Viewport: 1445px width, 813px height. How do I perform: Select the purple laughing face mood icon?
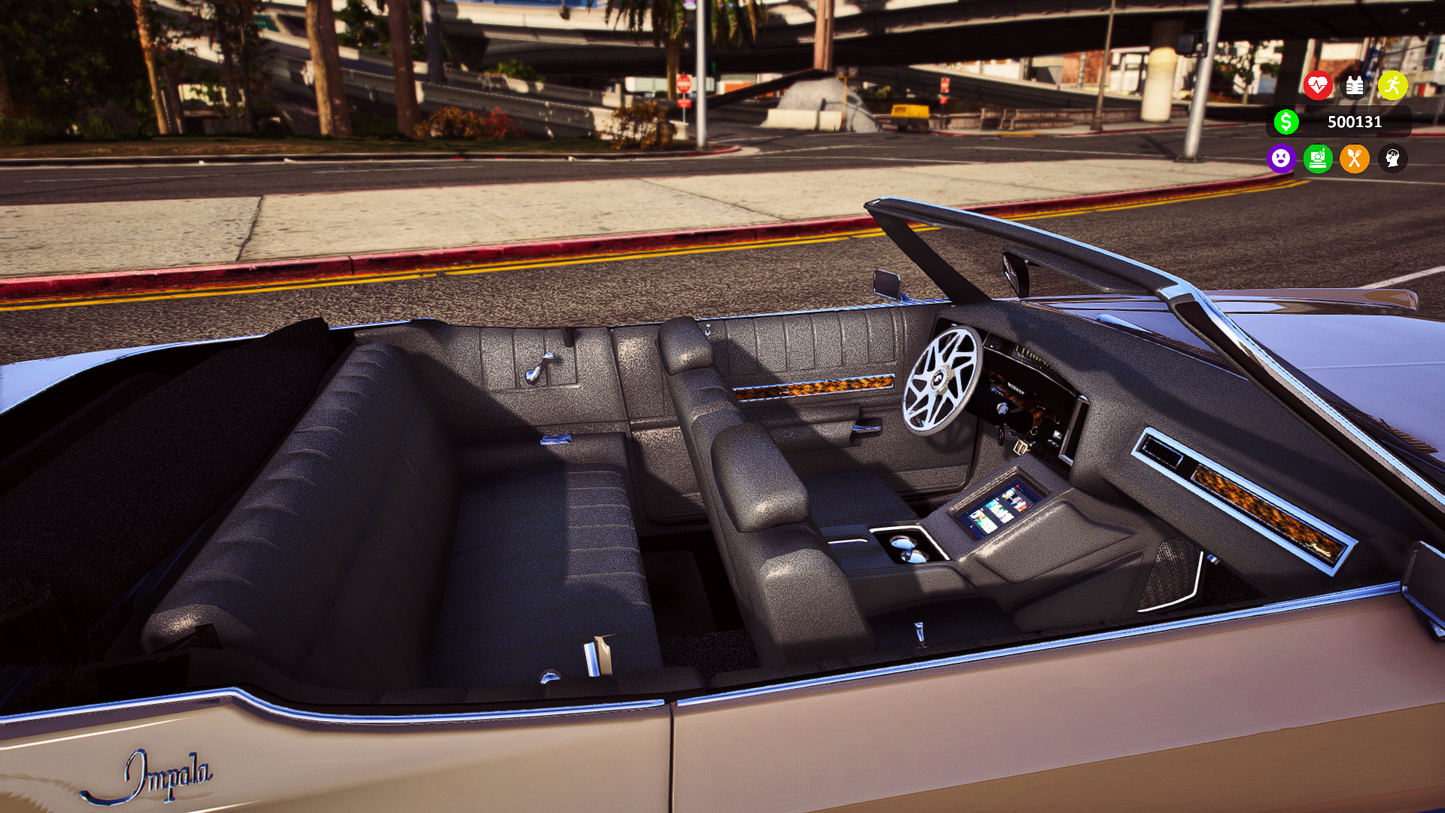(x=1281, y=158)
